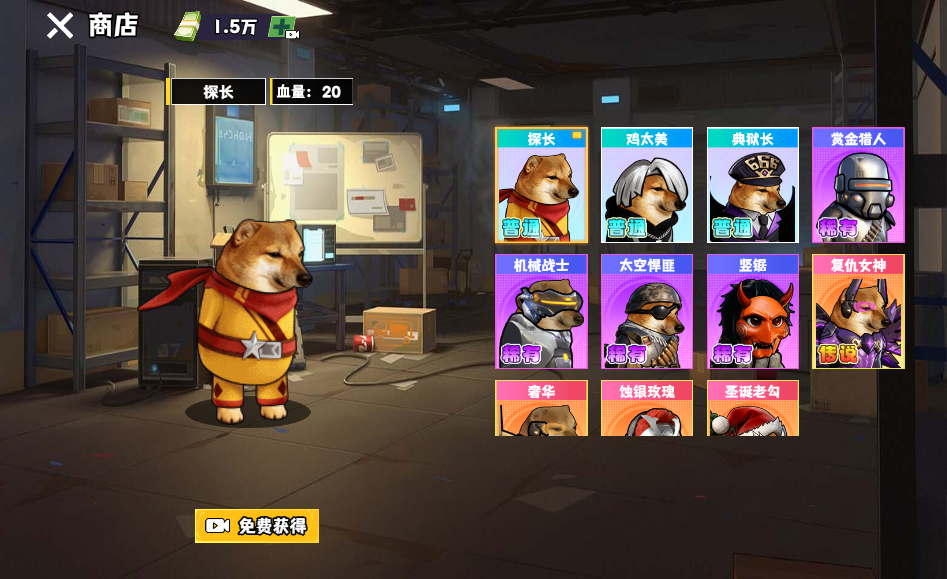Add more cash via the green plus icon
Viewport: 947px width, 579px height.
pyautogui.click(x=282, y=28)
